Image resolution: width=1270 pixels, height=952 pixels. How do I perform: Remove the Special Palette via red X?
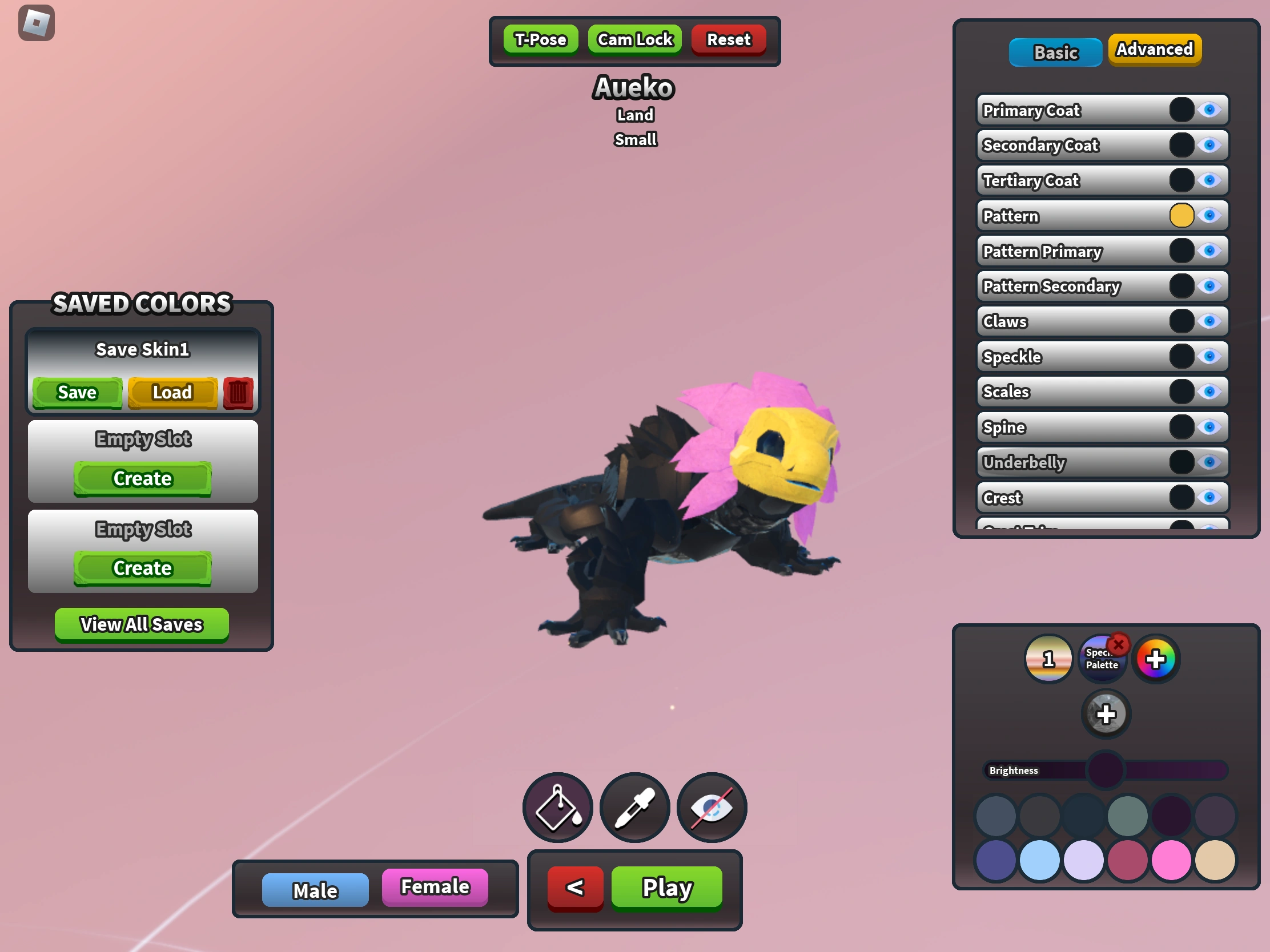click(x=1118, y=644)
